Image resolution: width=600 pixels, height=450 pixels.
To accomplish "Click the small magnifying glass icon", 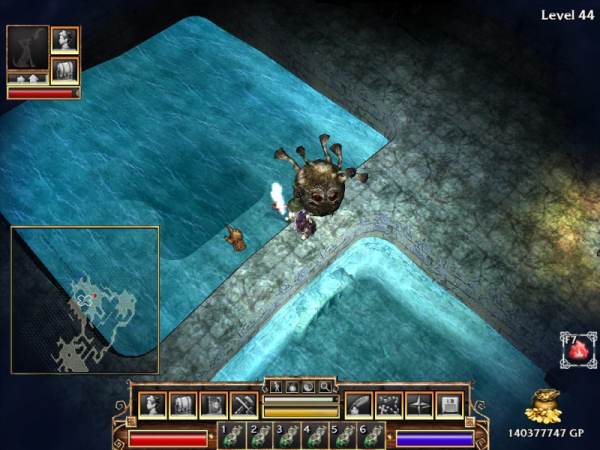I will 325,386.
